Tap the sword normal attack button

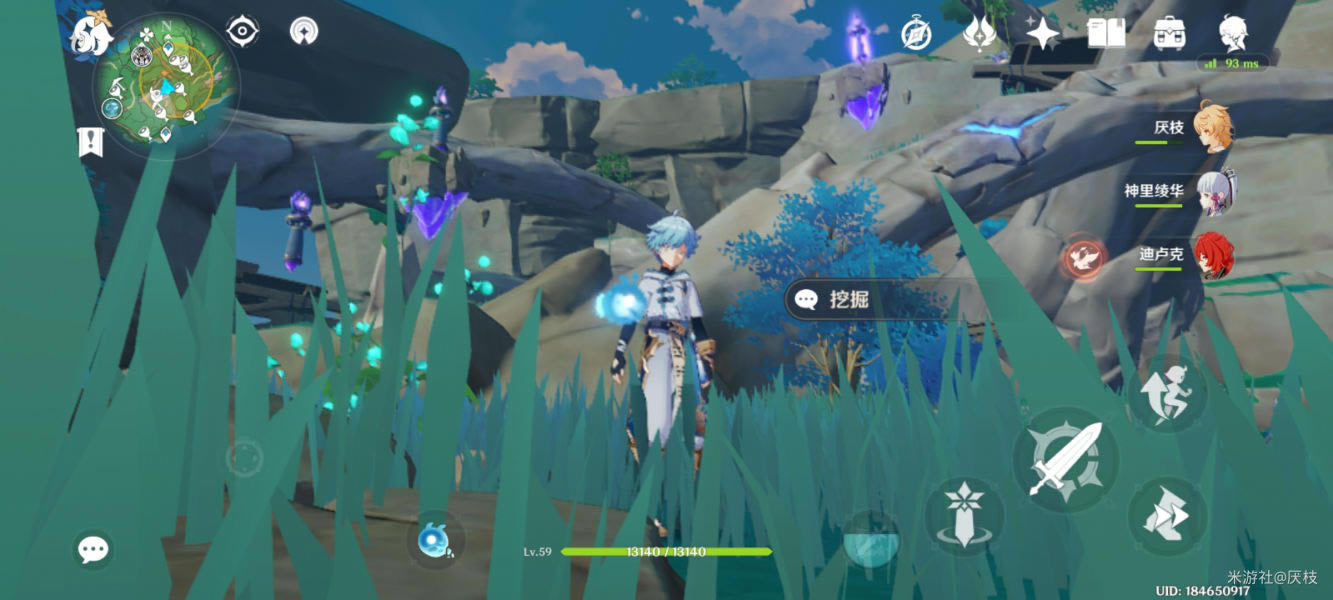[x=1064, y=460]
